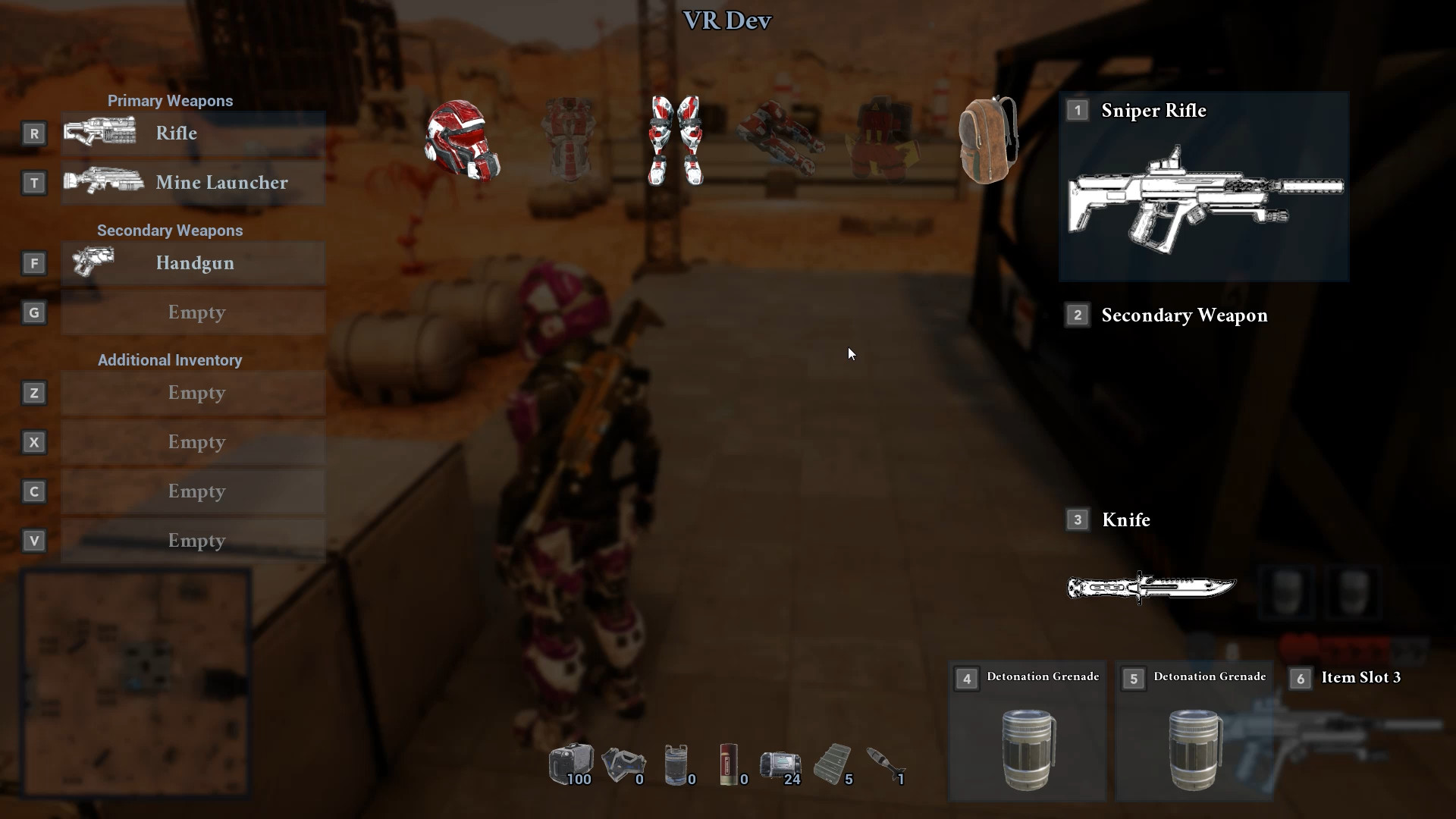
Task: Open Item Slot 3
Action: tap(1360, 677)
